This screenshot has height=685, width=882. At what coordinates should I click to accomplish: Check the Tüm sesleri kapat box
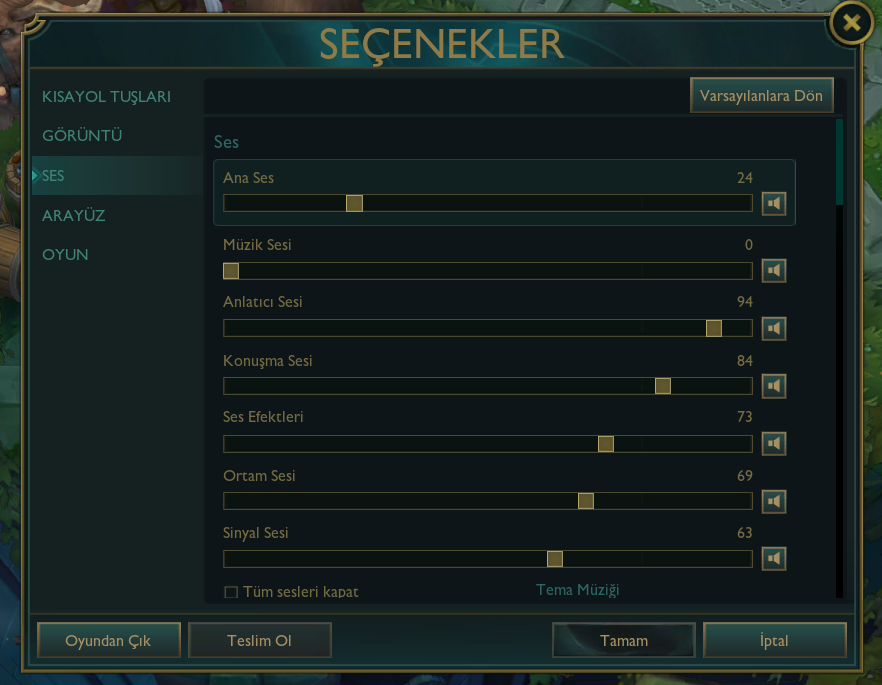click(231, 592)
